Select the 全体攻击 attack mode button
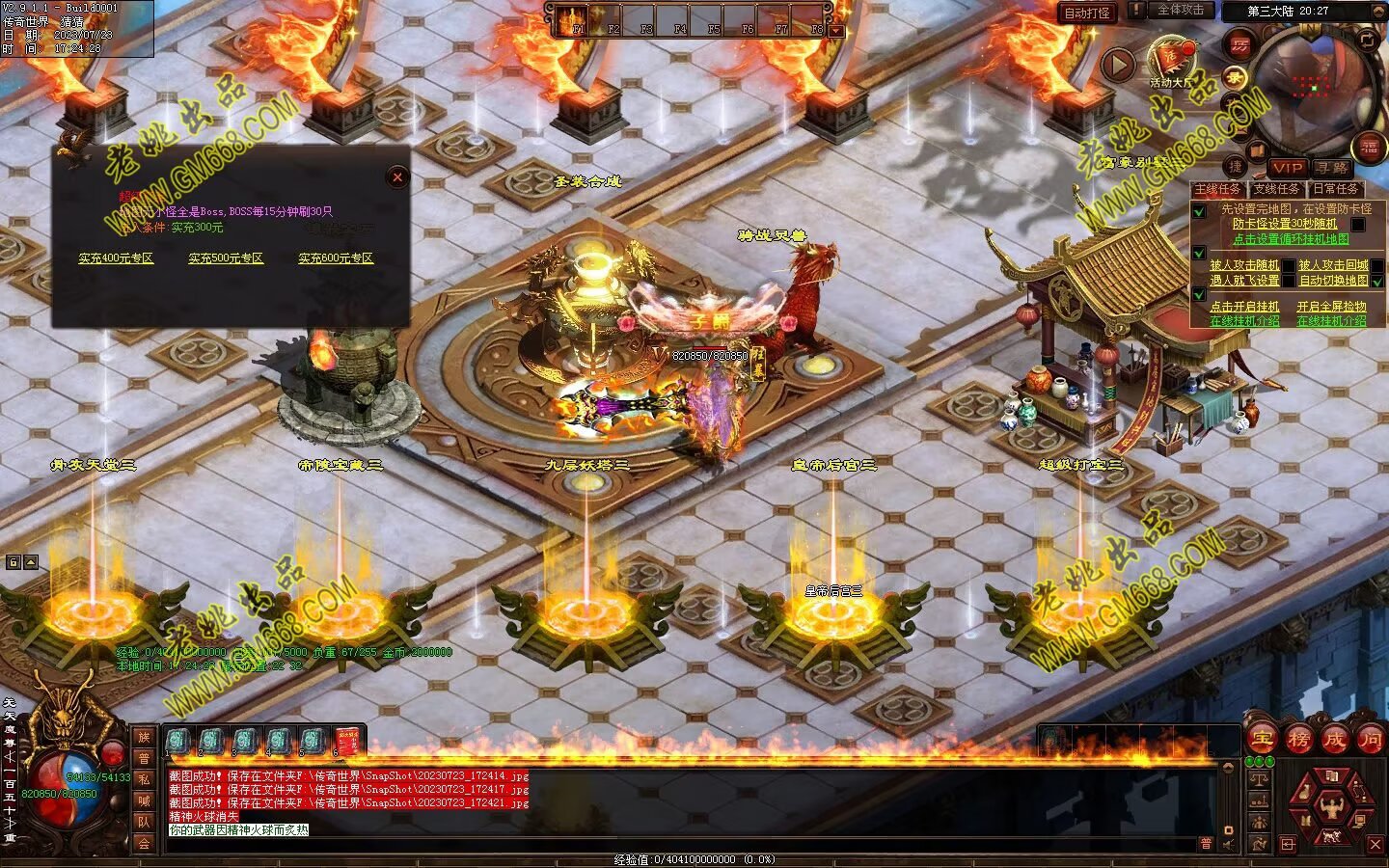The width and height of the screenshot is (1389, 868). 1180,10
